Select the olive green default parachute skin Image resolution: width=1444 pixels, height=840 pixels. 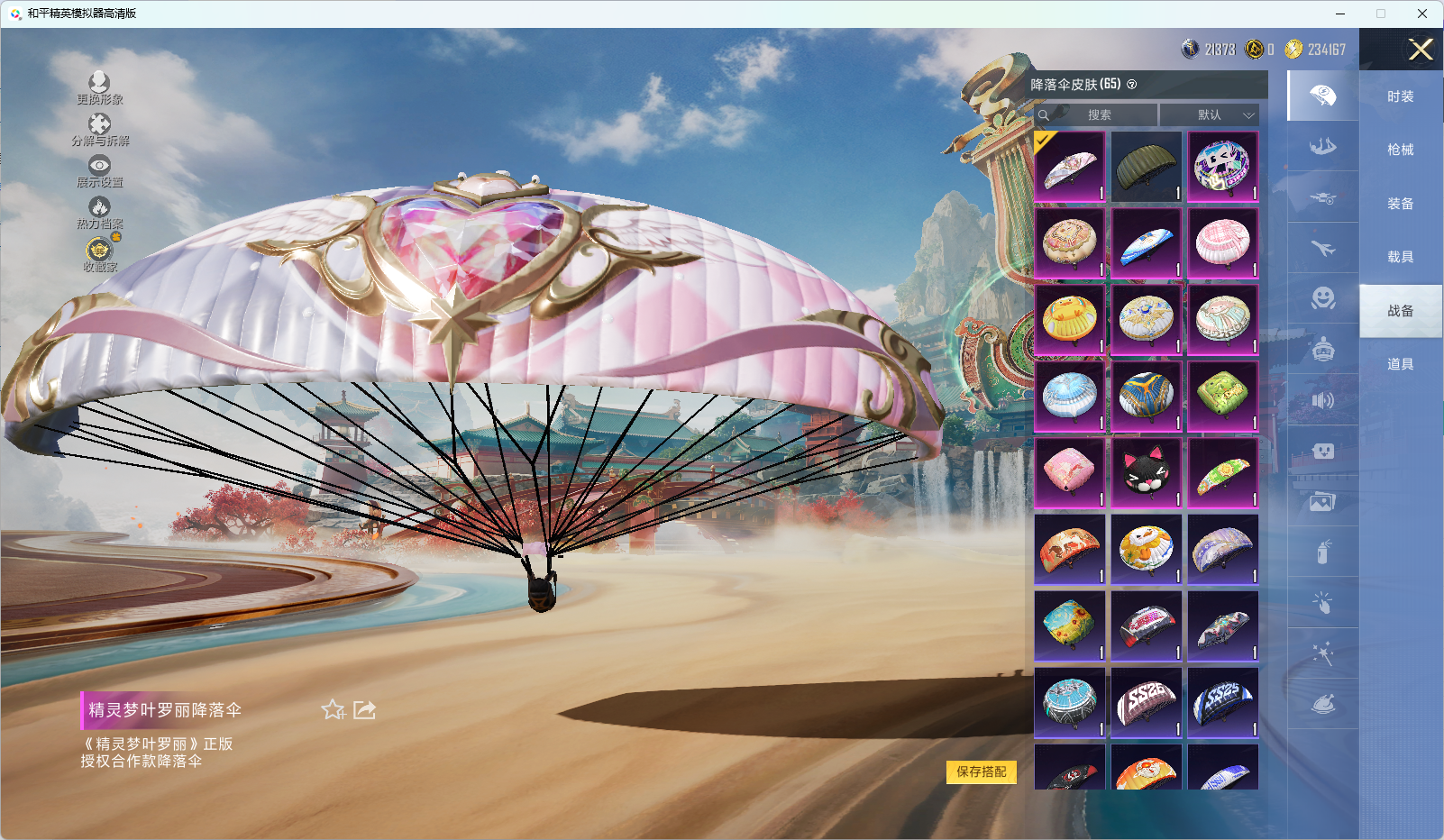tap(1146, 167)
